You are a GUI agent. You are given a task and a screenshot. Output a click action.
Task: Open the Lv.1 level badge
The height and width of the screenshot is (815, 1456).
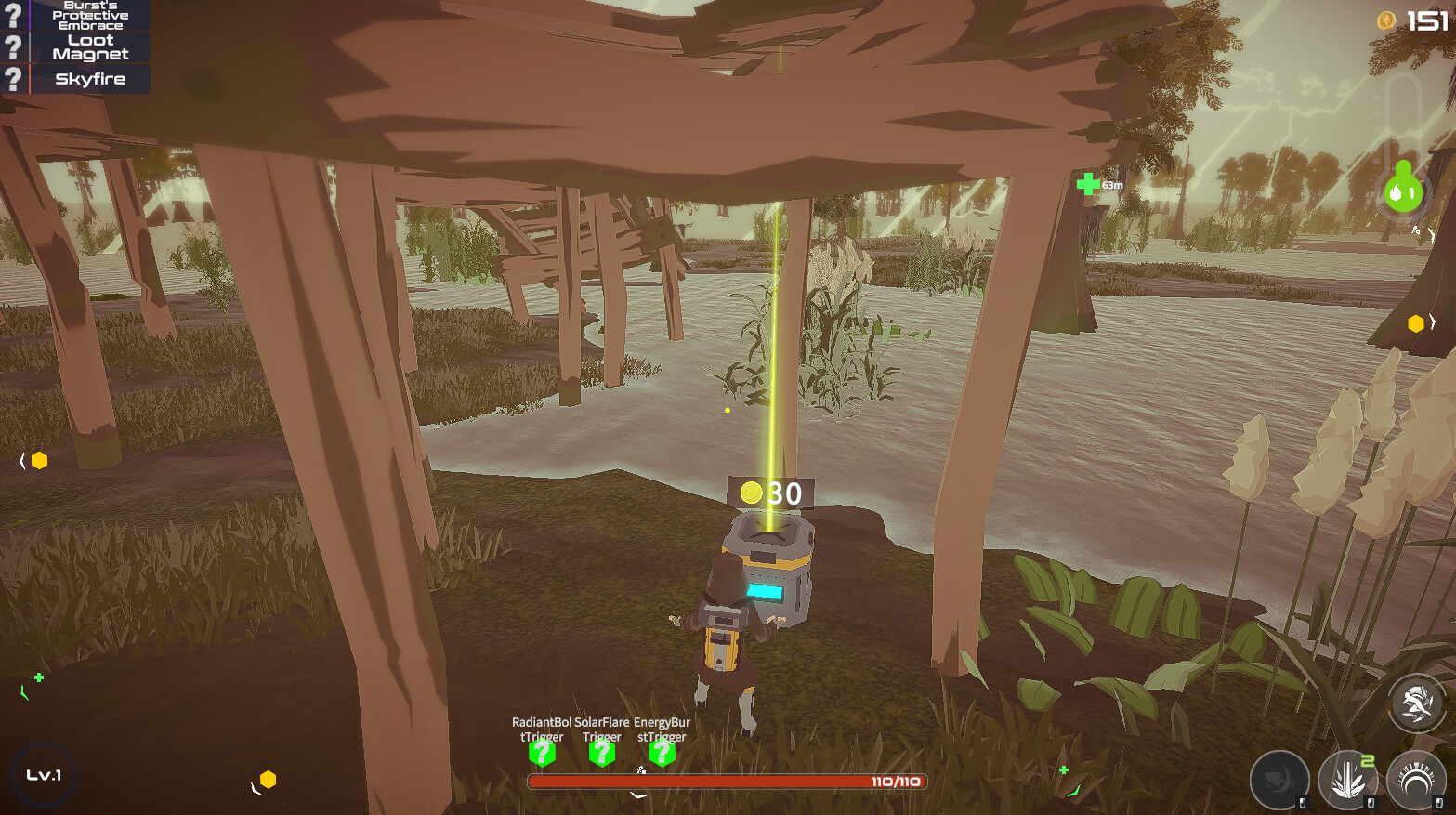coord(44,774)
